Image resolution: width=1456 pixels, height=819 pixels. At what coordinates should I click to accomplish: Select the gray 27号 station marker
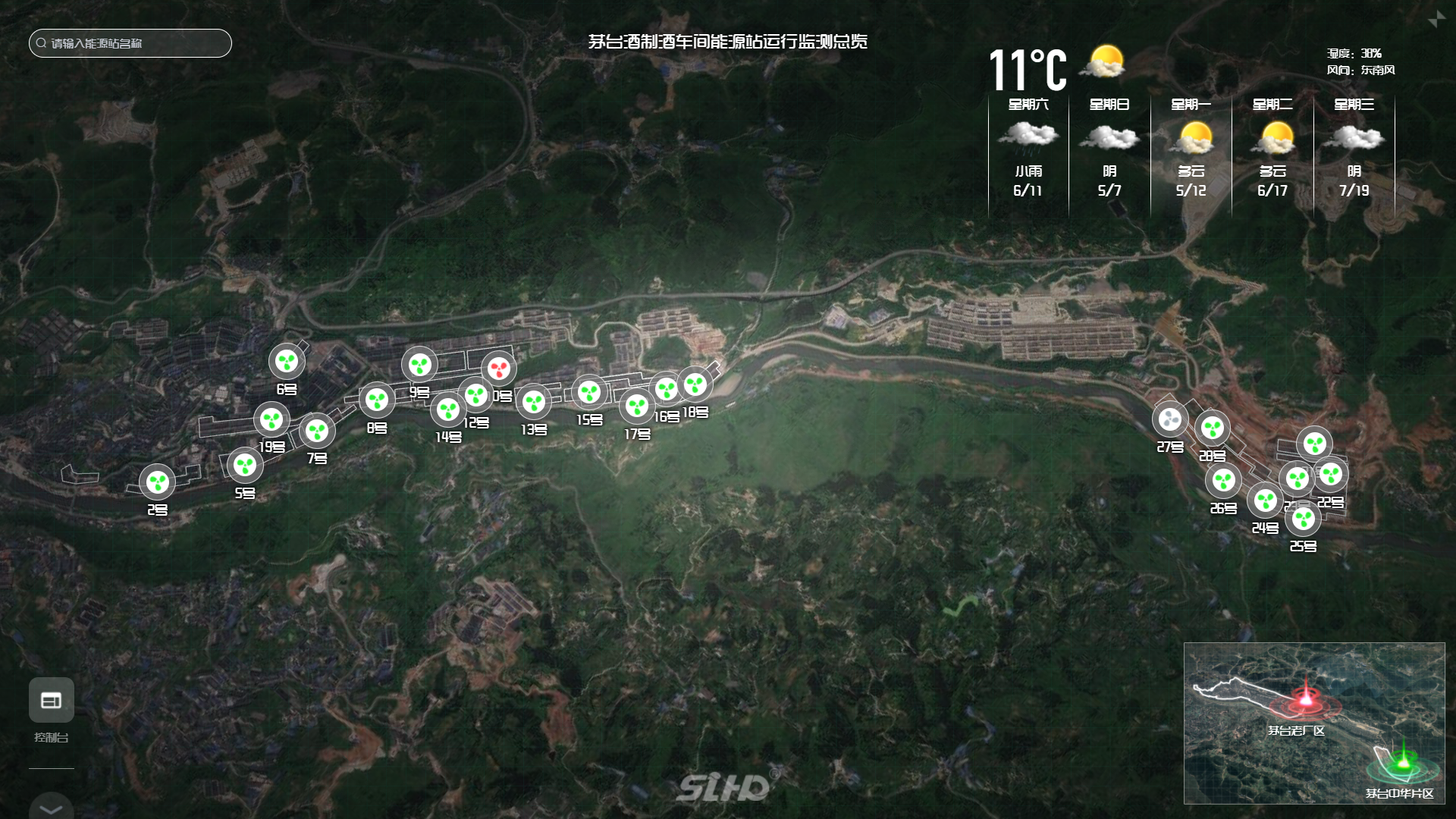click(1170, 419)
